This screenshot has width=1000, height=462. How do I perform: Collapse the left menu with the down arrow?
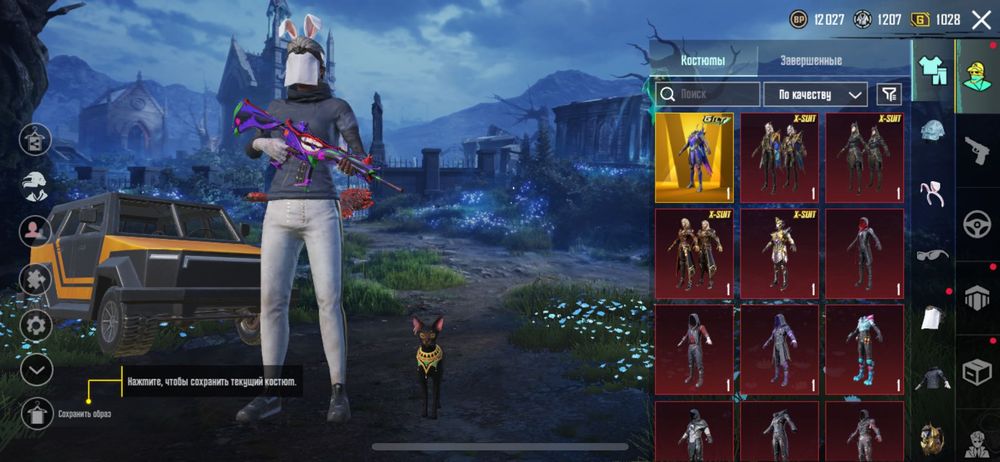pyautogui.click(x=36, y=370)
